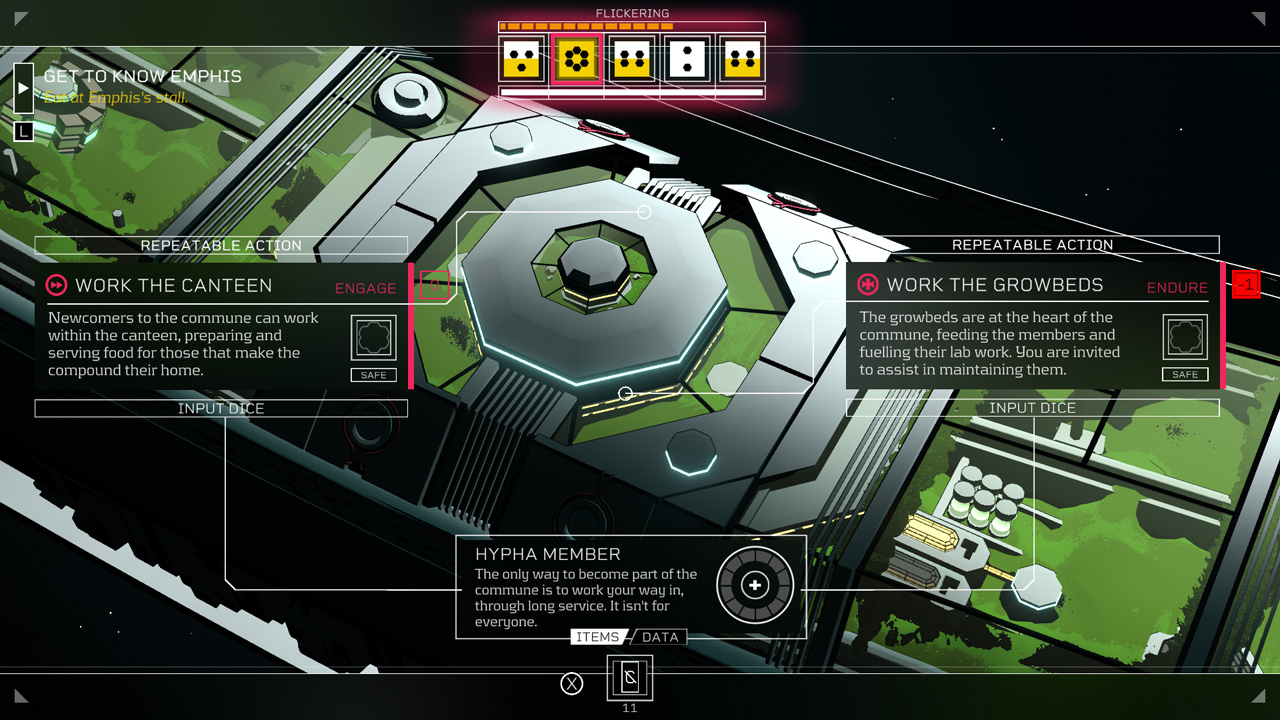Screen dimensions: 1280x720
Task: Open the Hypha Member progress clock icon
Action: pos(755,585)
